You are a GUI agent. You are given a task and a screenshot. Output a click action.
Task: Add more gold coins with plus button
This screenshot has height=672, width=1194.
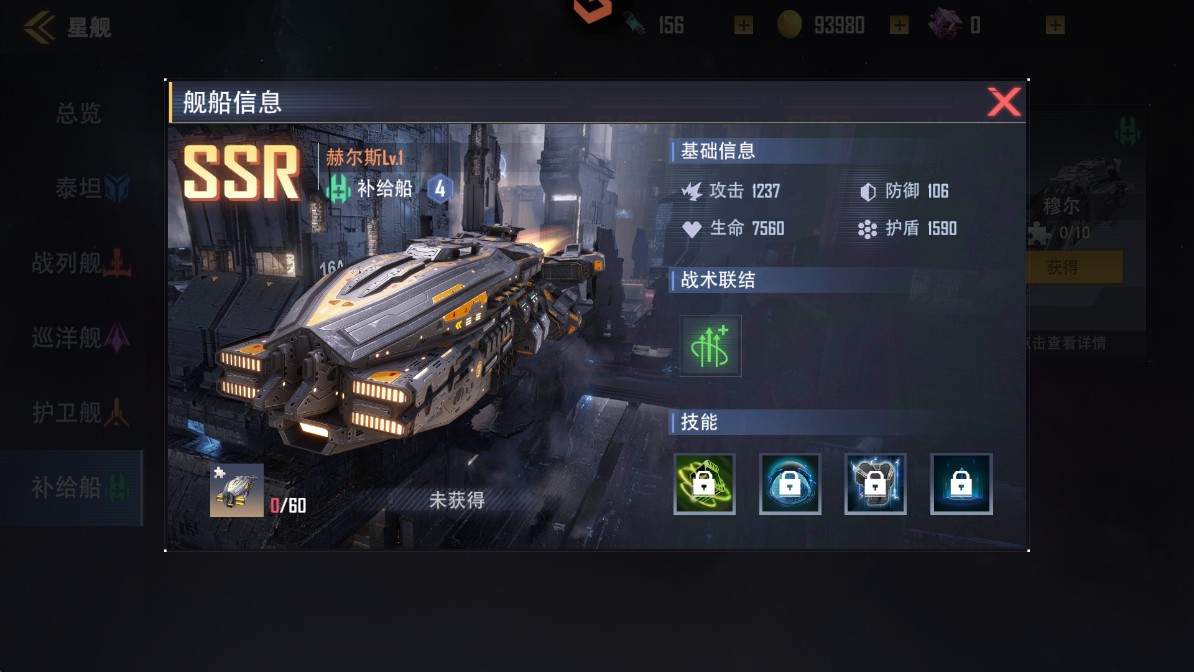pos(899,26)
